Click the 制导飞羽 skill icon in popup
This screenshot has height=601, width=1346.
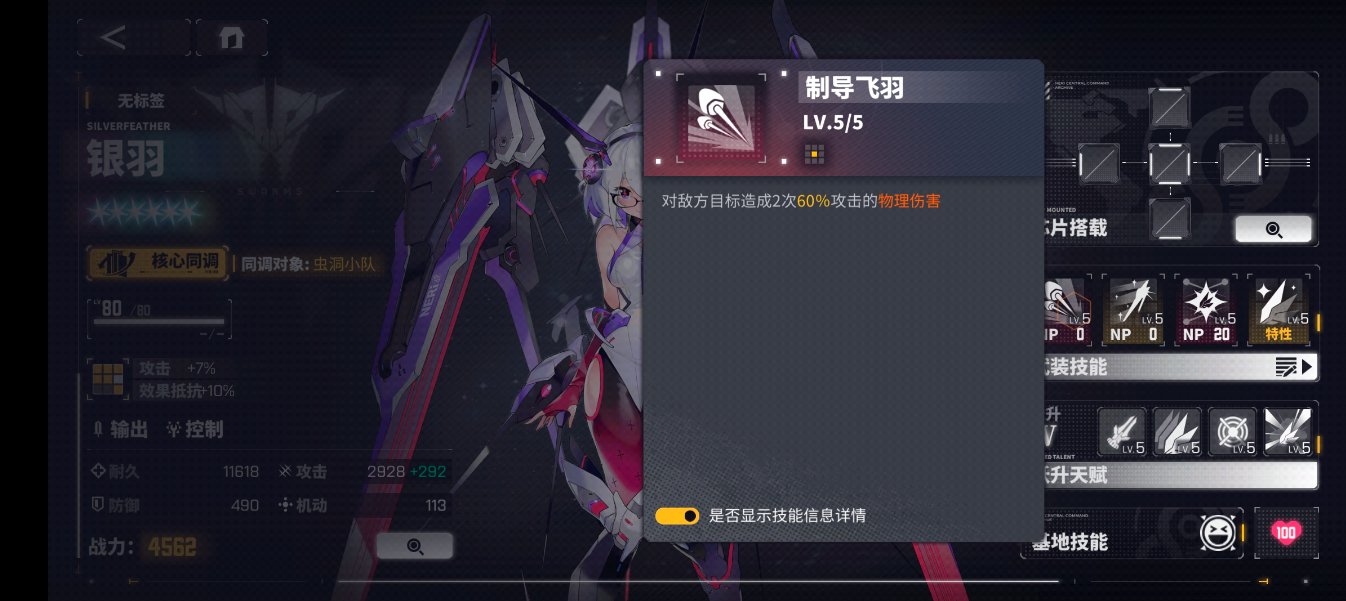click(x=722, y=117)
